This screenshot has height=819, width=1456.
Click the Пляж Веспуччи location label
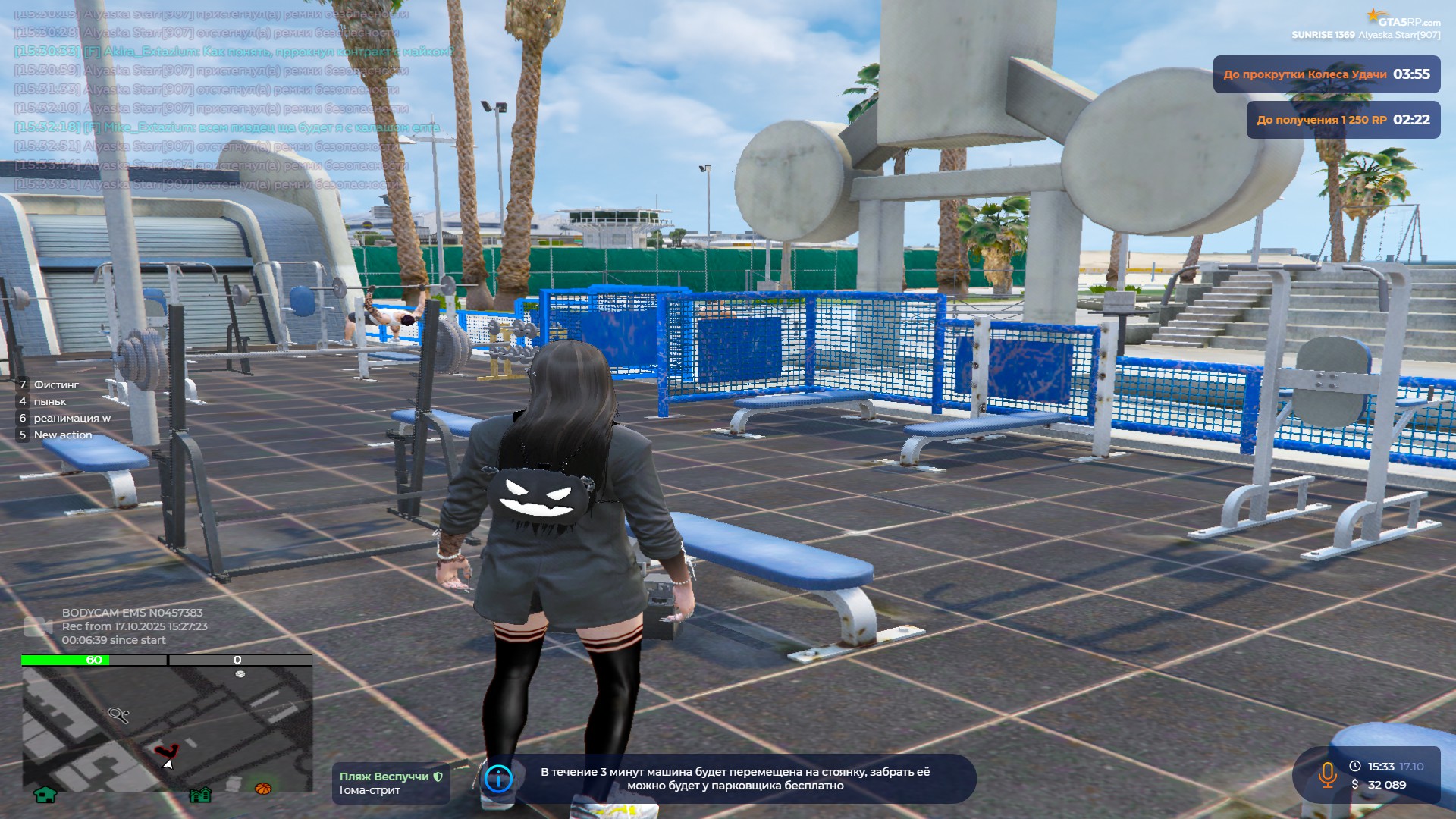point(390,783)
